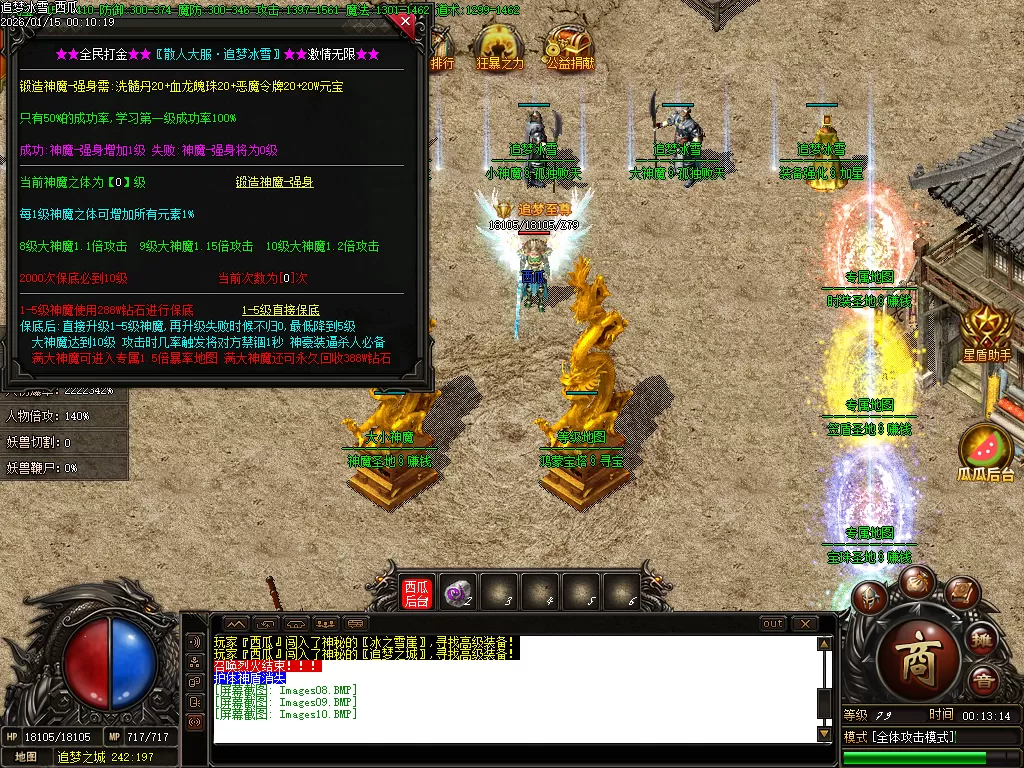The height and width of the screenshot is (768, 1024).
Task: Change the 全体攻击模式 attack mode
Action: click(x=900, y=737)
